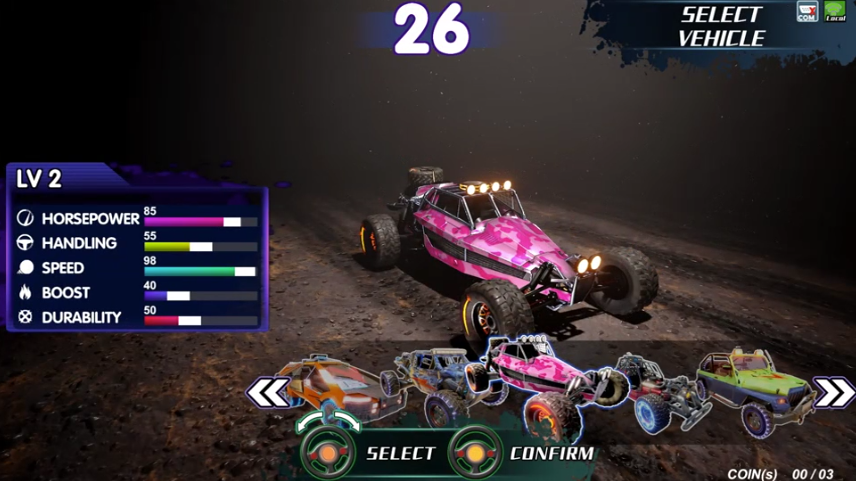Screen dimensions: 856x481
Task: Choose the blue and tan buggy thumbnail
Action: (438, 383)
